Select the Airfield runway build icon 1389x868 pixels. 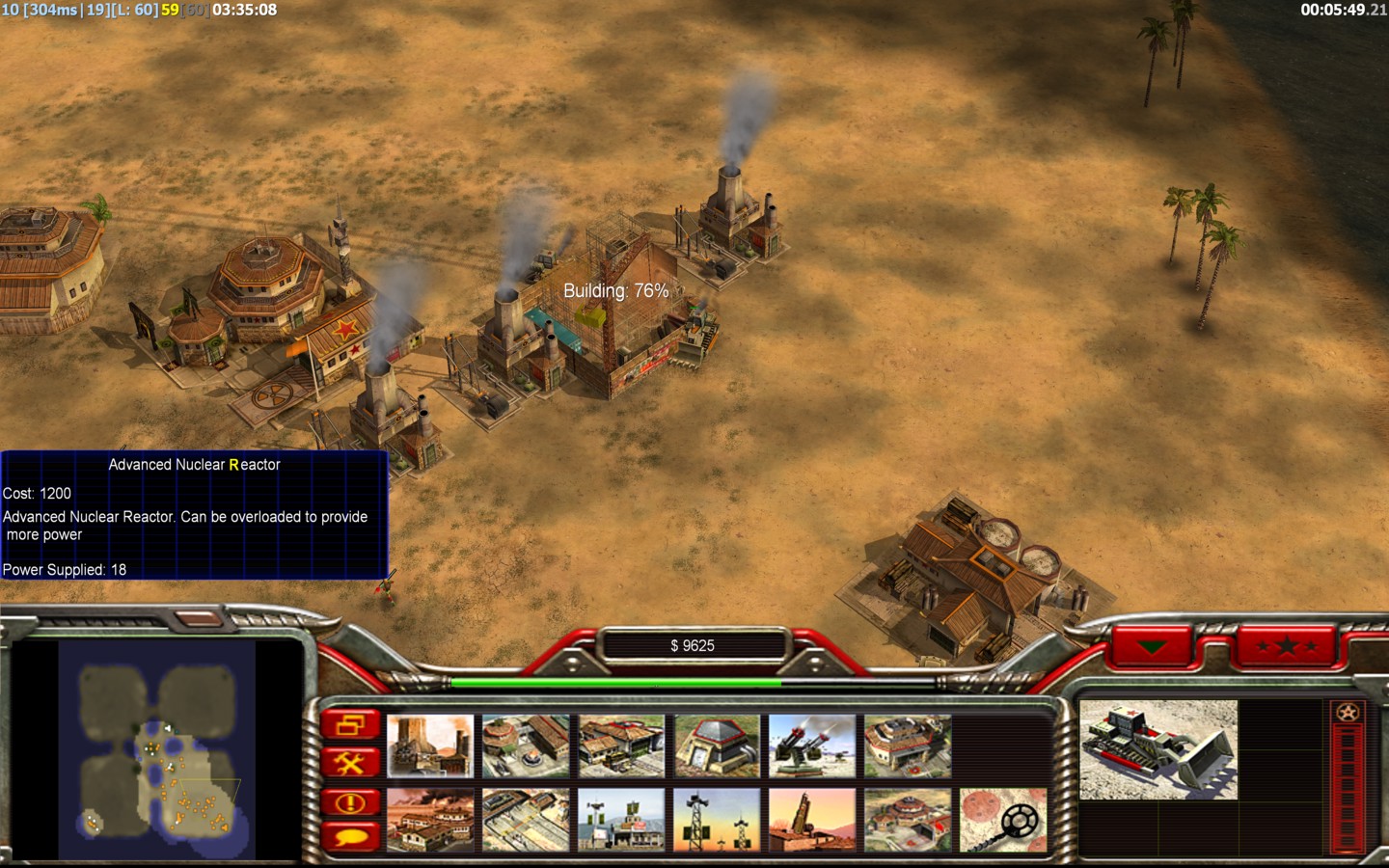point(526,820)
